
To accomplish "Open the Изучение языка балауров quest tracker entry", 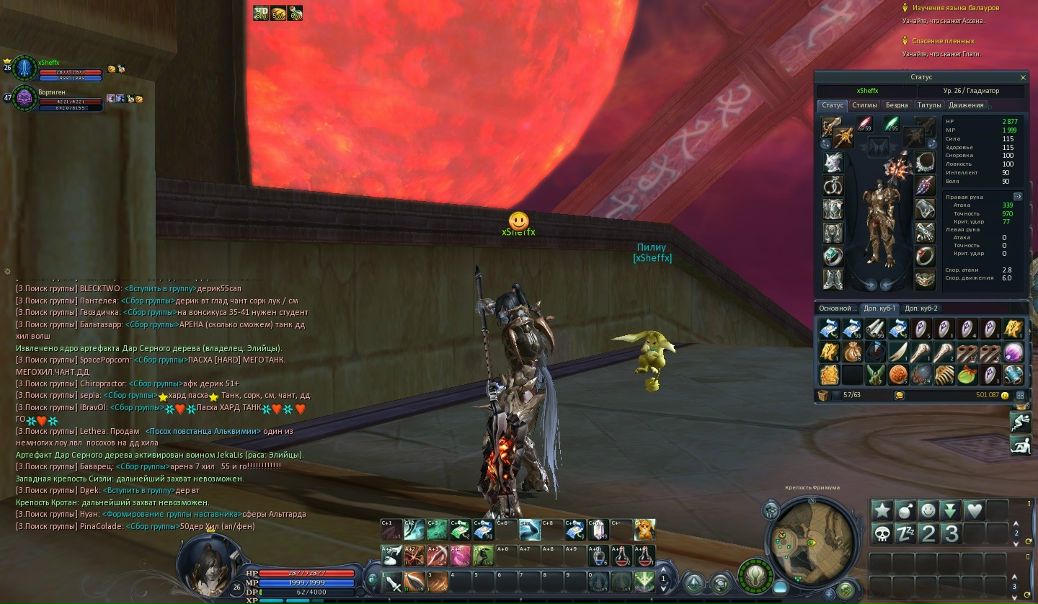I will [x=955, y=7].
